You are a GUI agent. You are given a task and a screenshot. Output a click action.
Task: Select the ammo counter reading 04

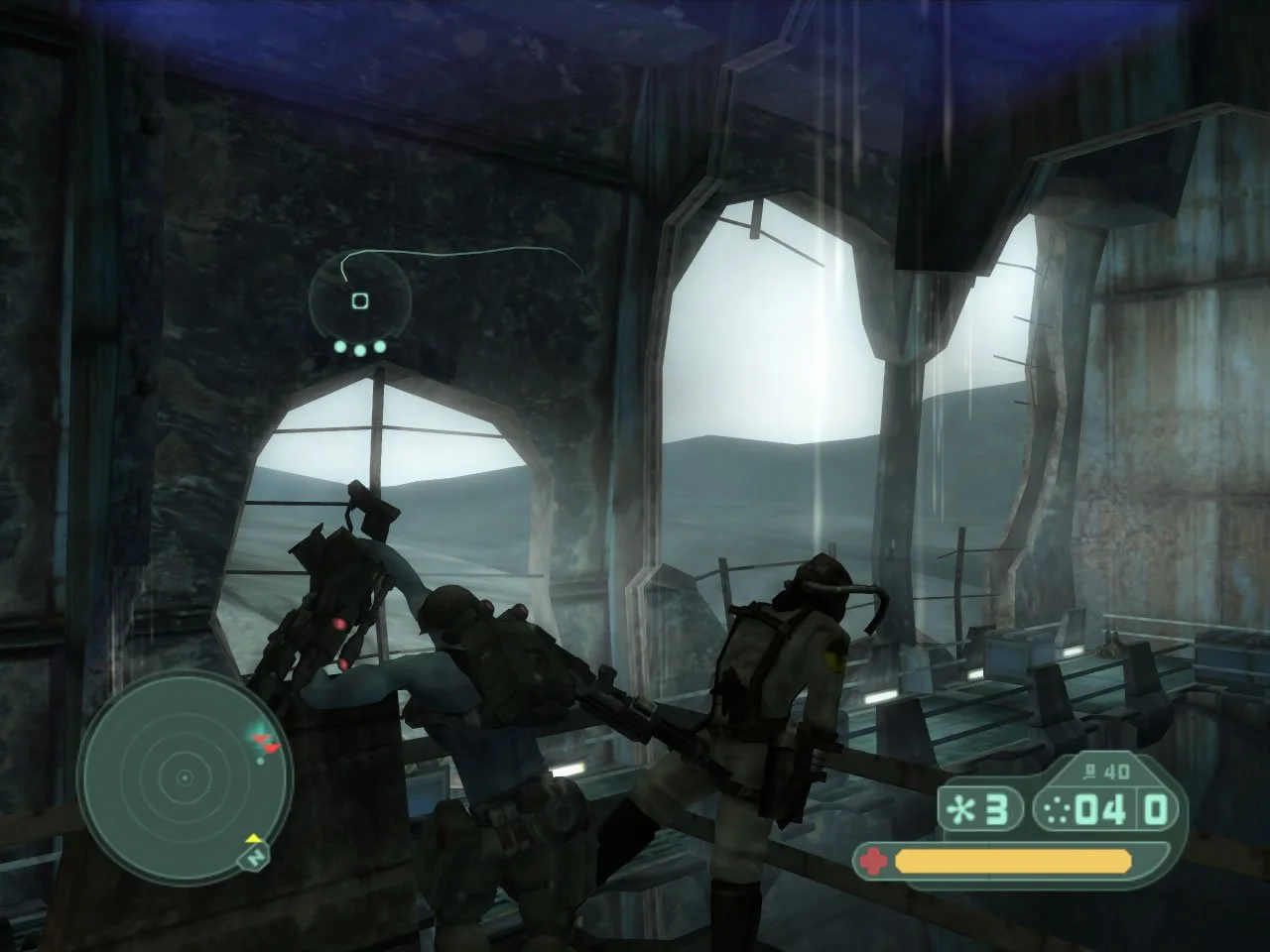(x=1101, y=809)
